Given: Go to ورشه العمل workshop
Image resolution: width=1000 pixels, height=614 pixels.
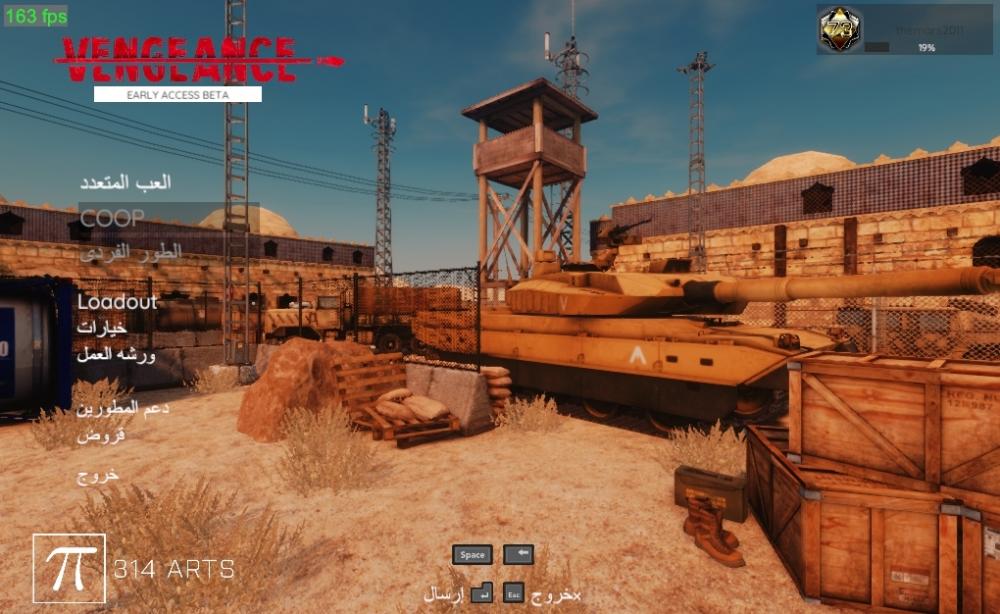Looking at the screenshot, I should pos(116,353).
